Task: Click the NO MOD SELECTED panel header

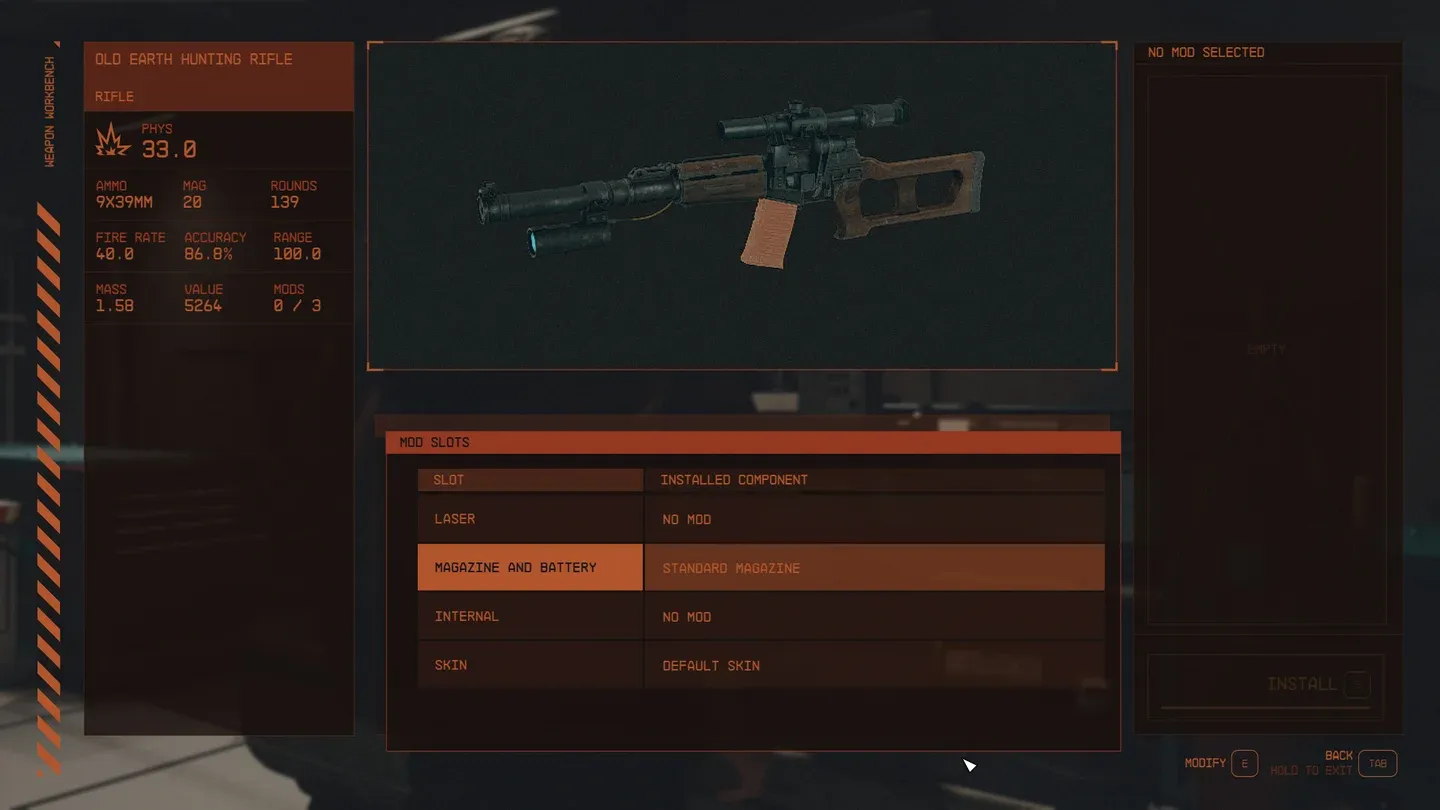Action: (1205, 52)
